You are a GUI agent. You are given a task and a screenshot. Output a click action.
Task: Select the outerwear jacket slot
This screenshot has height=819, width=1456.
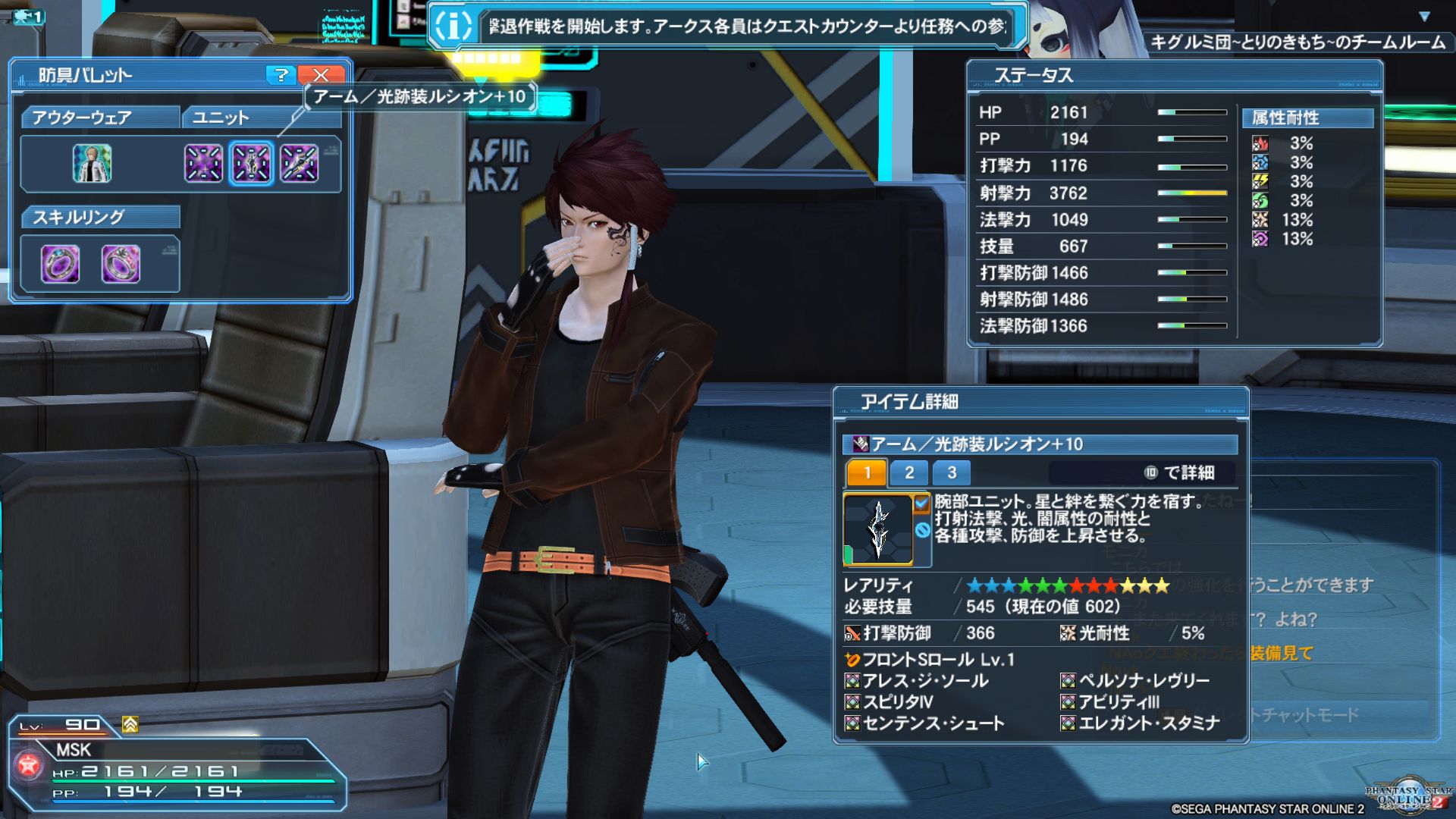pos(92,163)
